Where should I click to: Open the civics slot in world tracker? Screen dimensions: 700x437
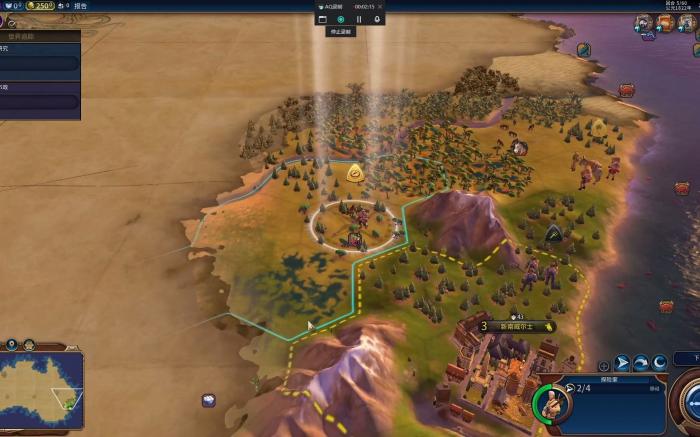40,101
